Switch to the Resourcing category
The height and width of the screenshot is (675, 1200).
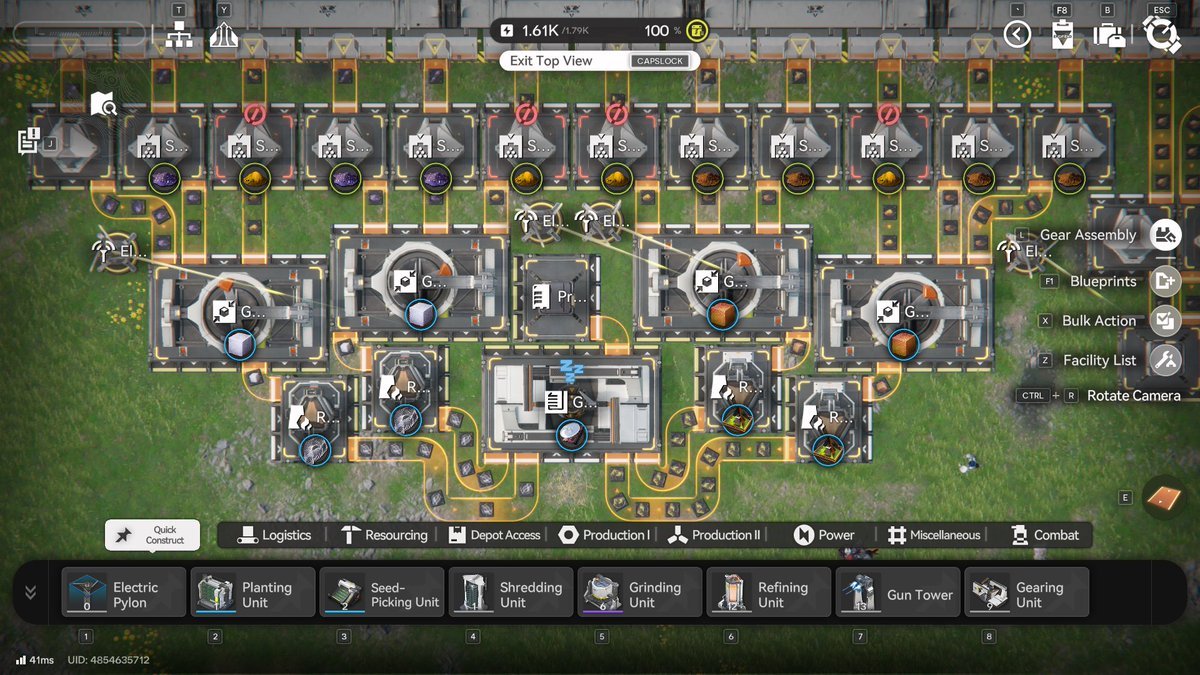click(x=384, y=535)
